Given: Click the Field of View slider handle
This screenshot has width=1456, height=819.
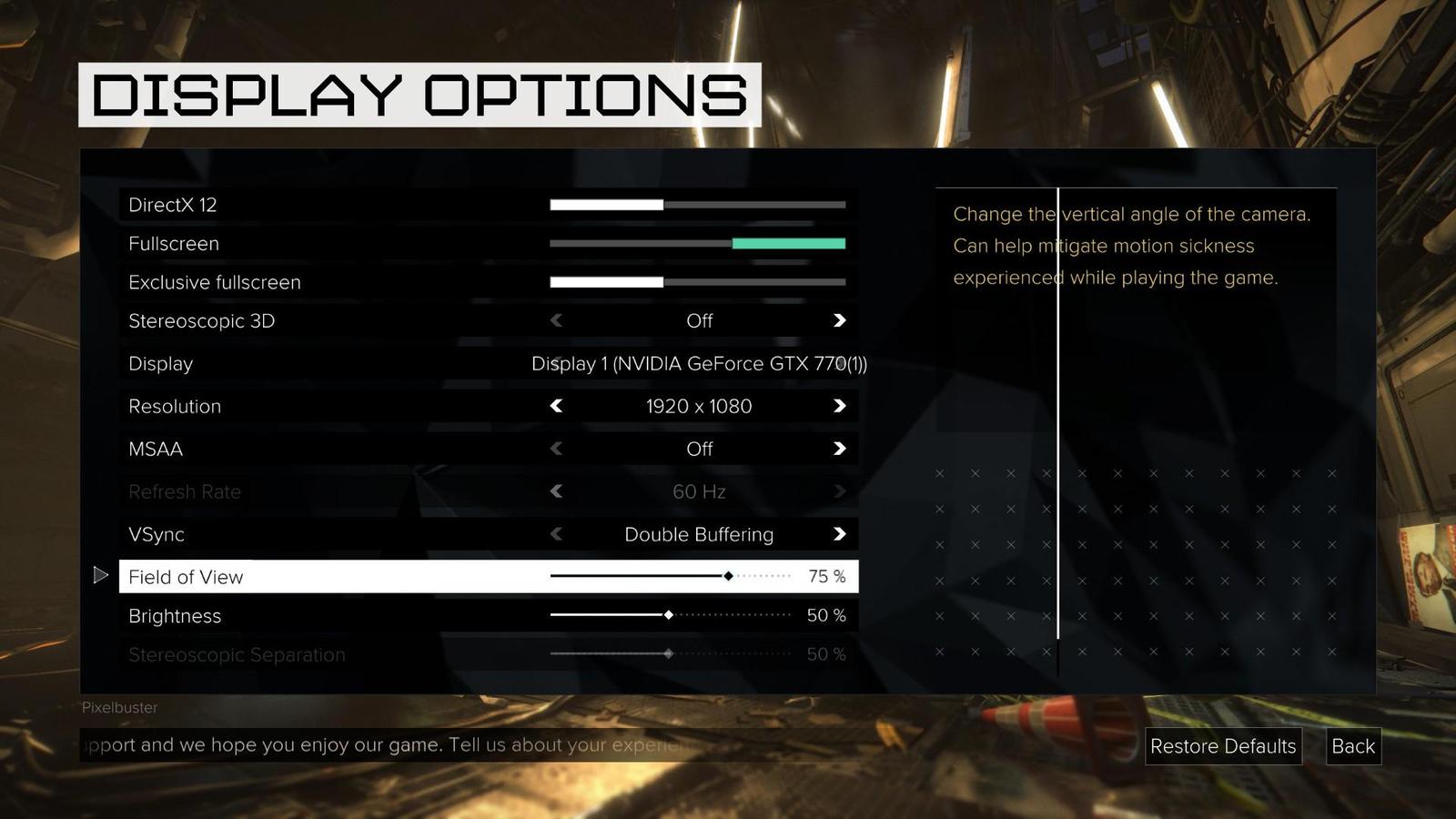Looking at the screenshot, I should tap(728, 576).
